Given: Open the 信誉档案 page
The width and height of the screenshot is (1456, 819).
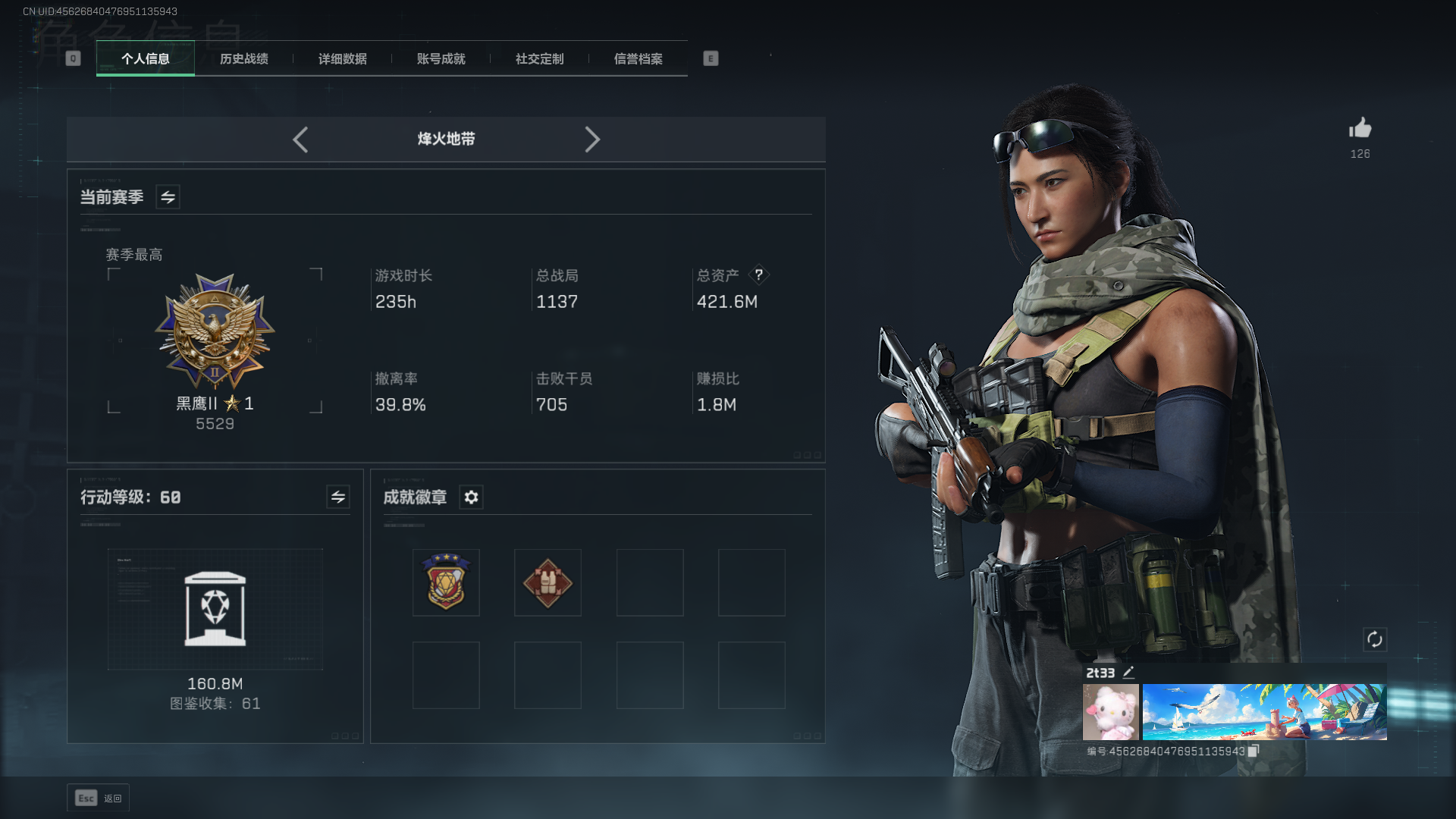Looking at the screenshot, I should [x=639, y=59].
